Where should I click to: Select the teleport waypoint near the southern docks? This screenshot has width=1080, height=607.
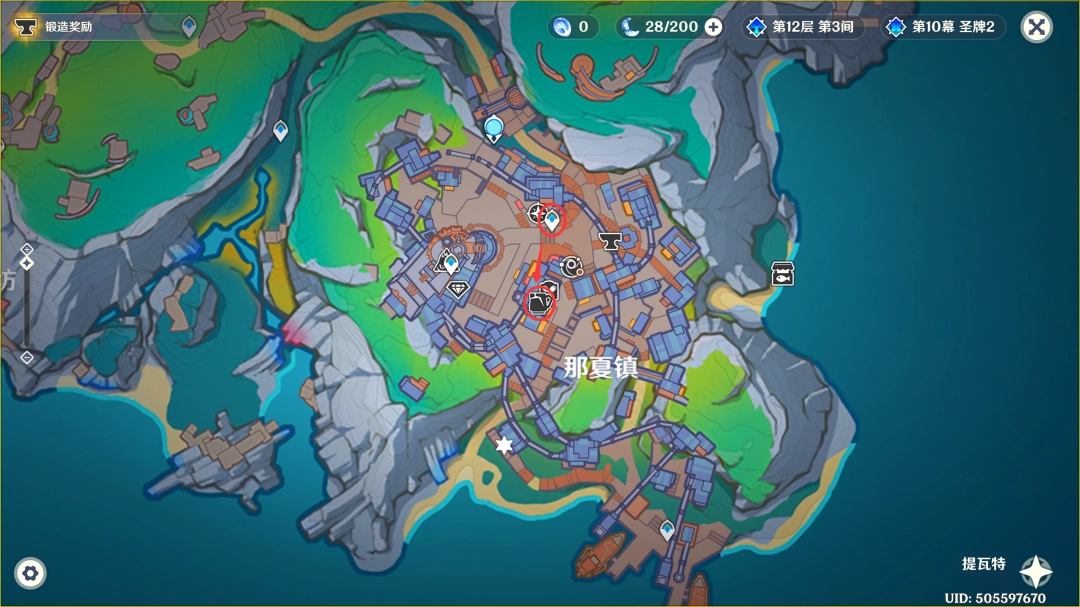667,530
